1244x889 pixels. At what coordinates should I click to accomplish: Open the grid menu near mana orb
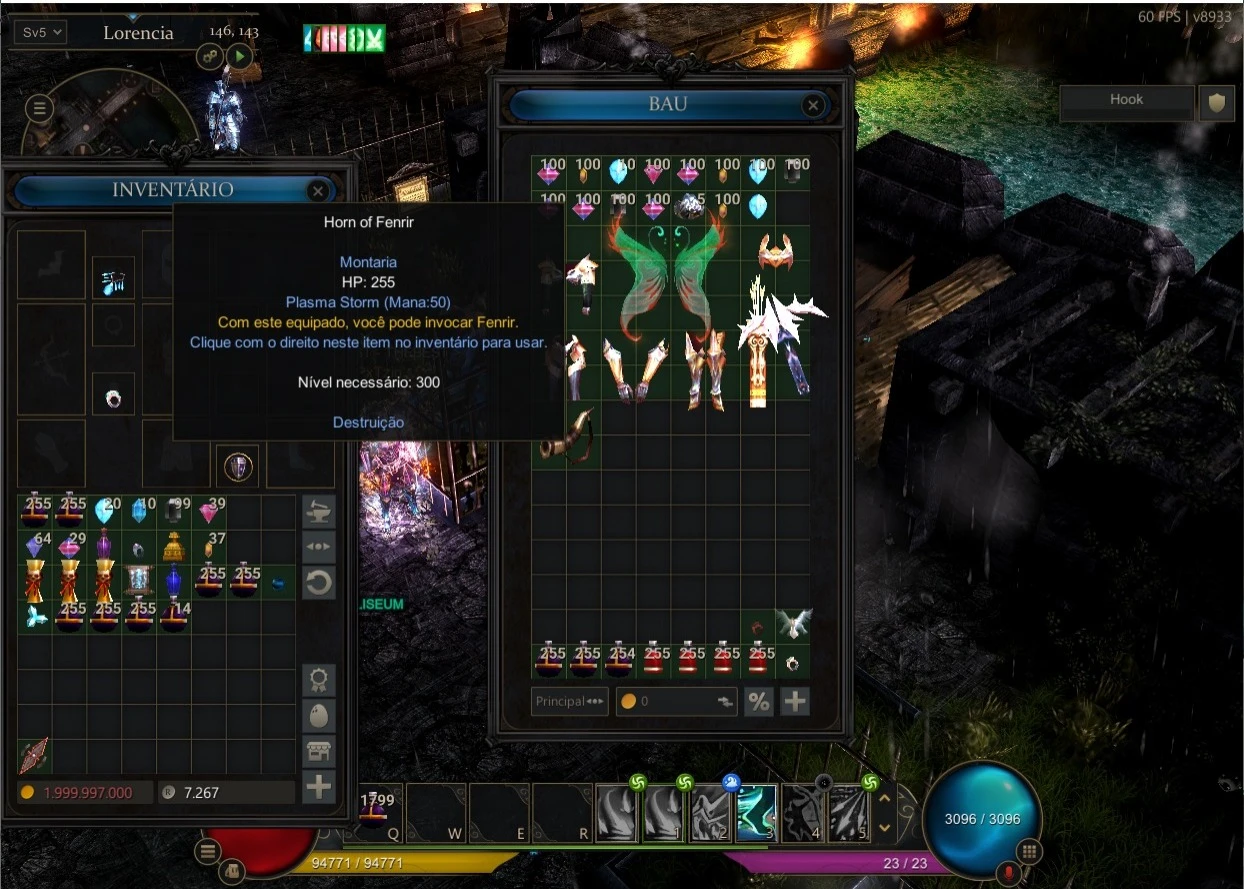coord(1029,852)
